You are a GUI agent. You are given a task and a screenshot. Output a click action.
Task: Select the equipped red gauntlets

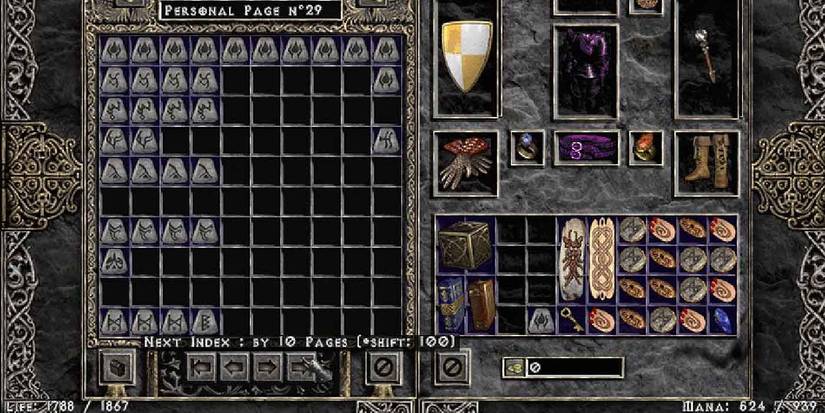pyautogui.click(x=465, y=163)
